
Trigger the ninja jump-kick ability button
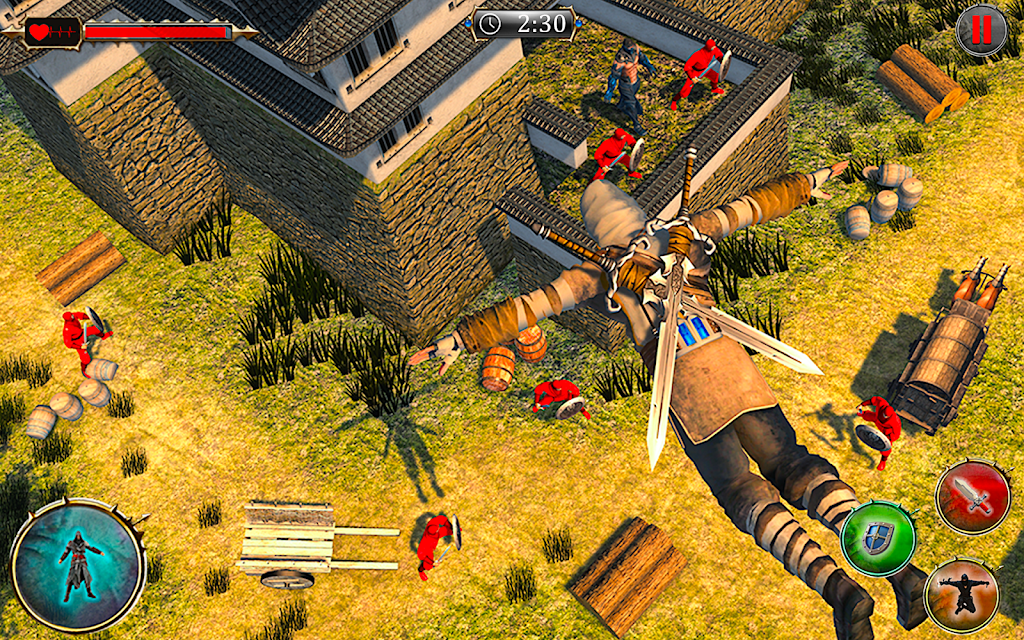click(961, 595)
